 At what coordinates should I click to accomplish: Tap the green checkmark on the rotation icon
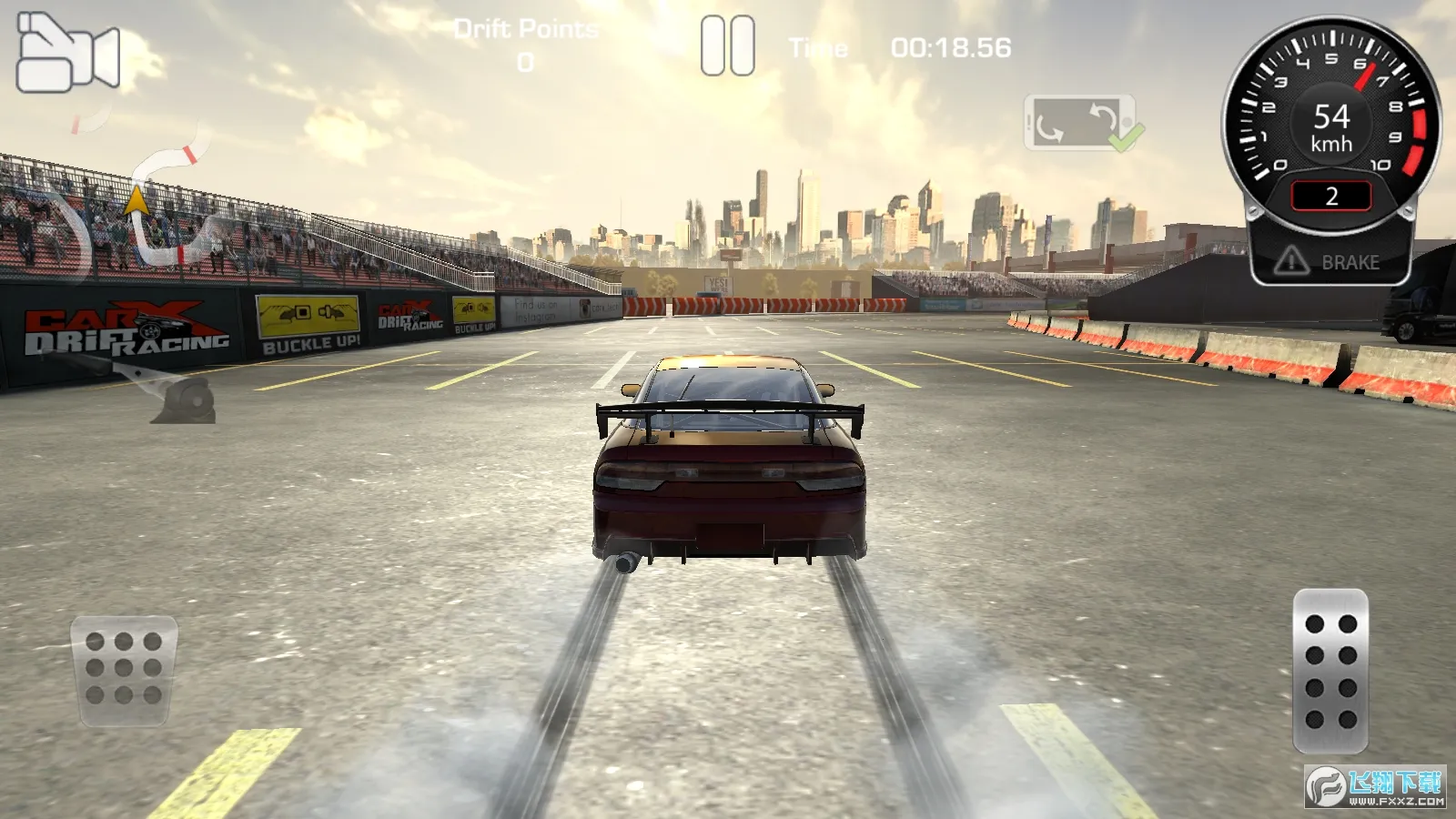tap(1125, 138)
